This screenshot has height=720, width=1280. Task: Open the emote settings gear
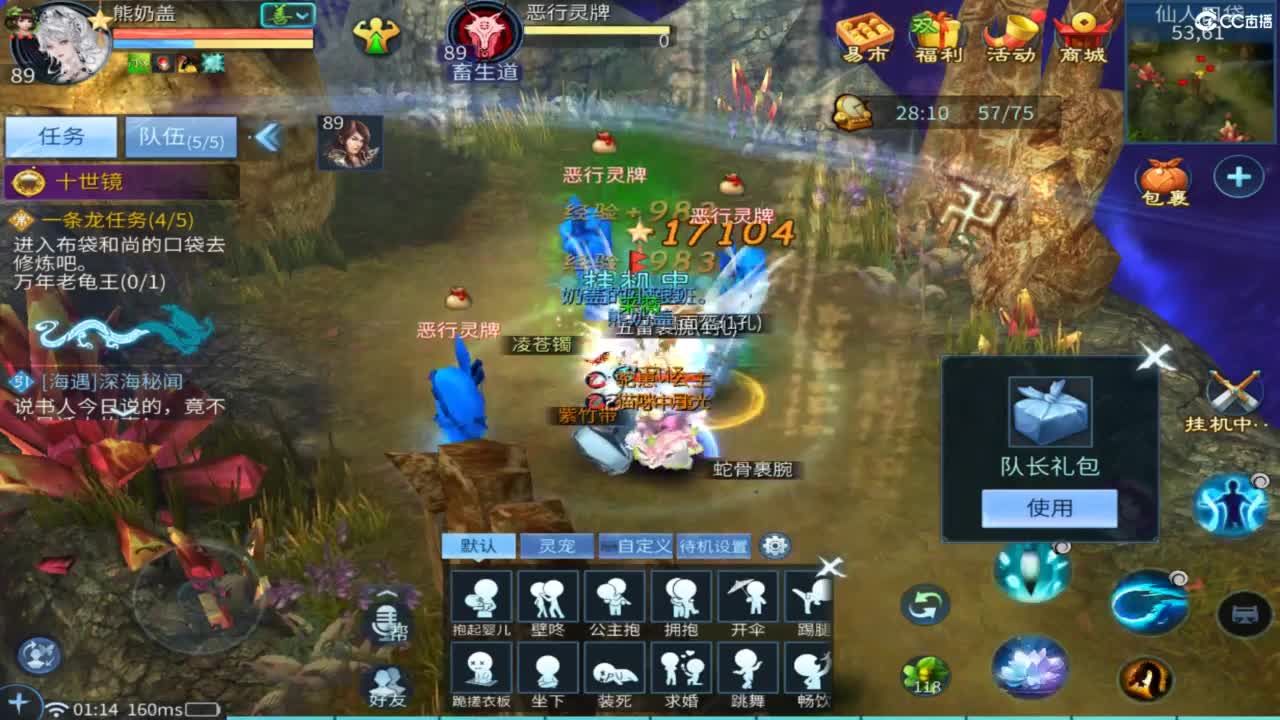pos(772,545)
